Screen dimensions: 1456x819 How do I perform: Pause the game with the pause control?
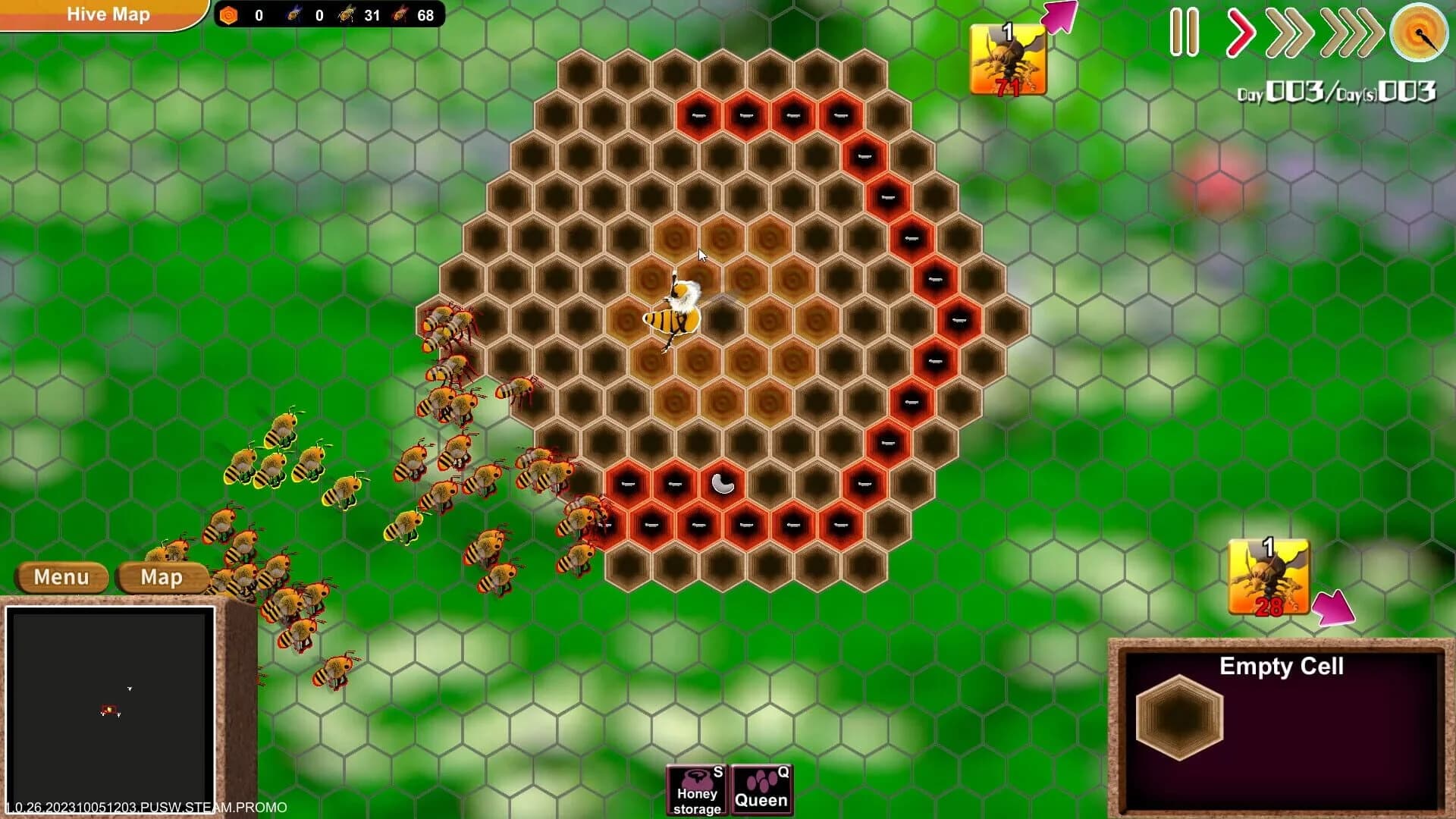1186,33
